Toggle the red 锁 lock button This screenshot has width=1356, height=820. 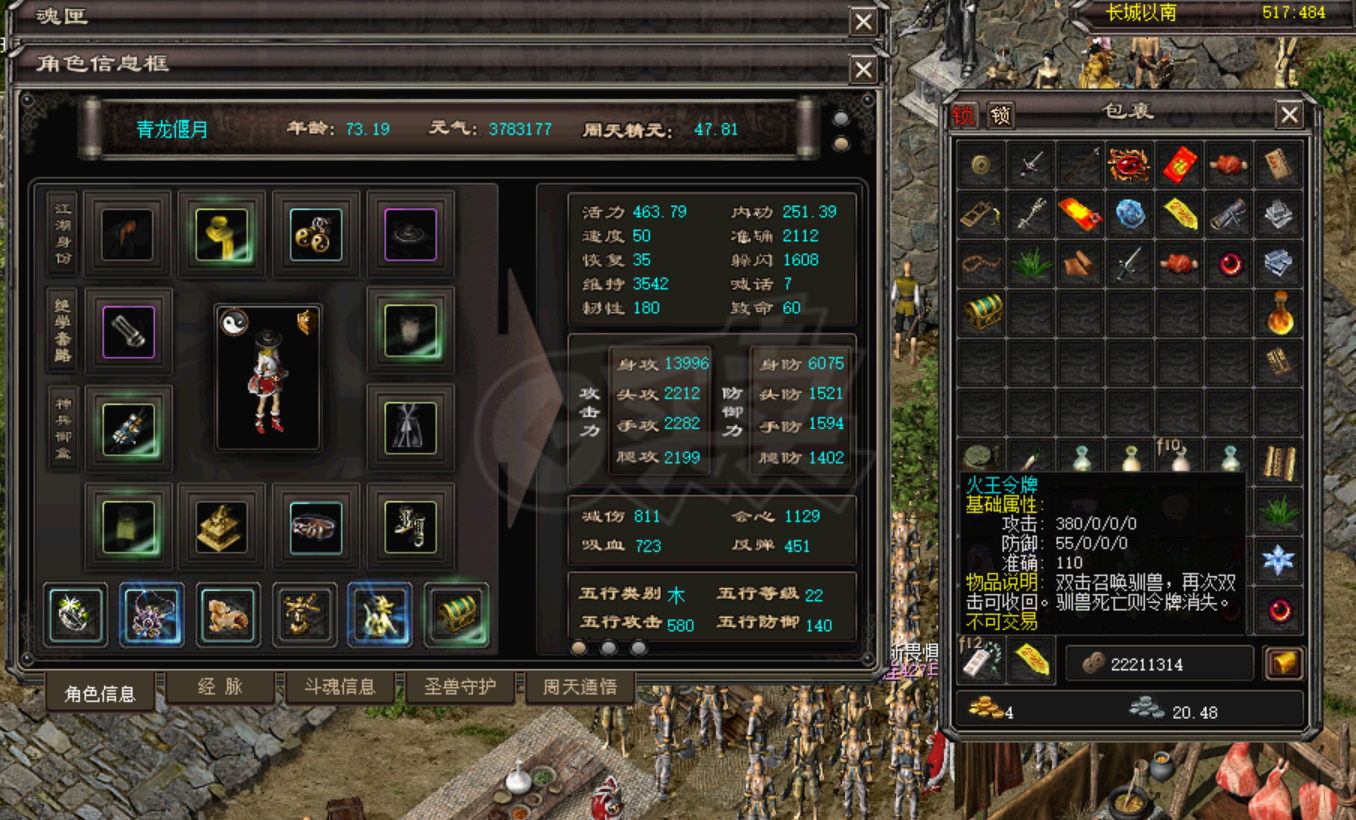pos(964,115)
